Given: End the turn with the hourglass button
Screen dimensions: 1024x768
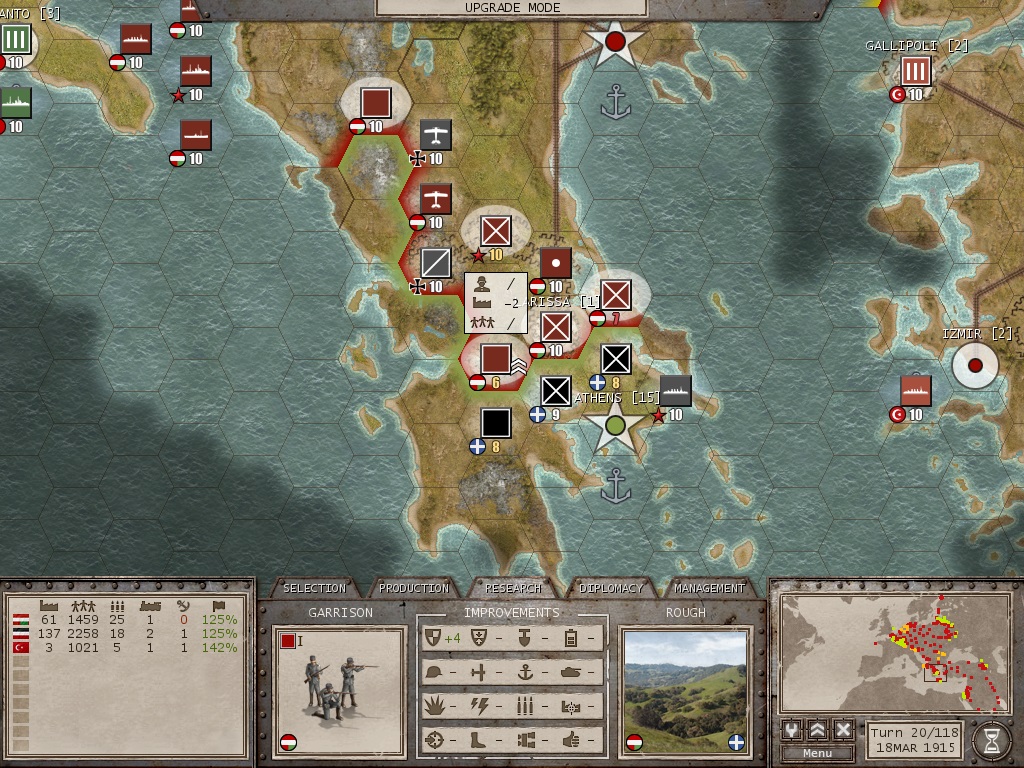Looking at the screenshot, I should 991,740.
